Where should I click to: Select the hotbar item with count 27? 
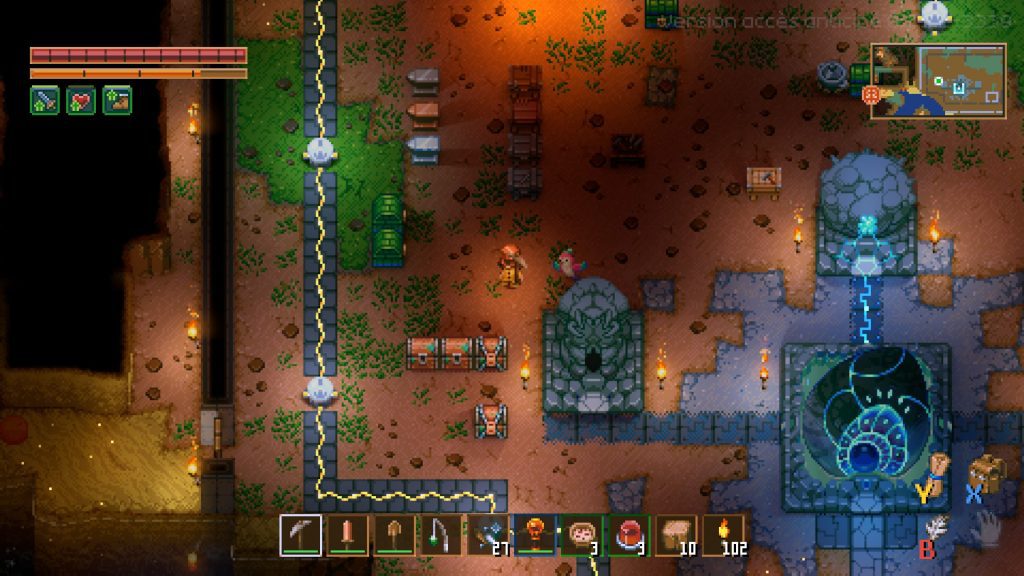tap(488, 535)
